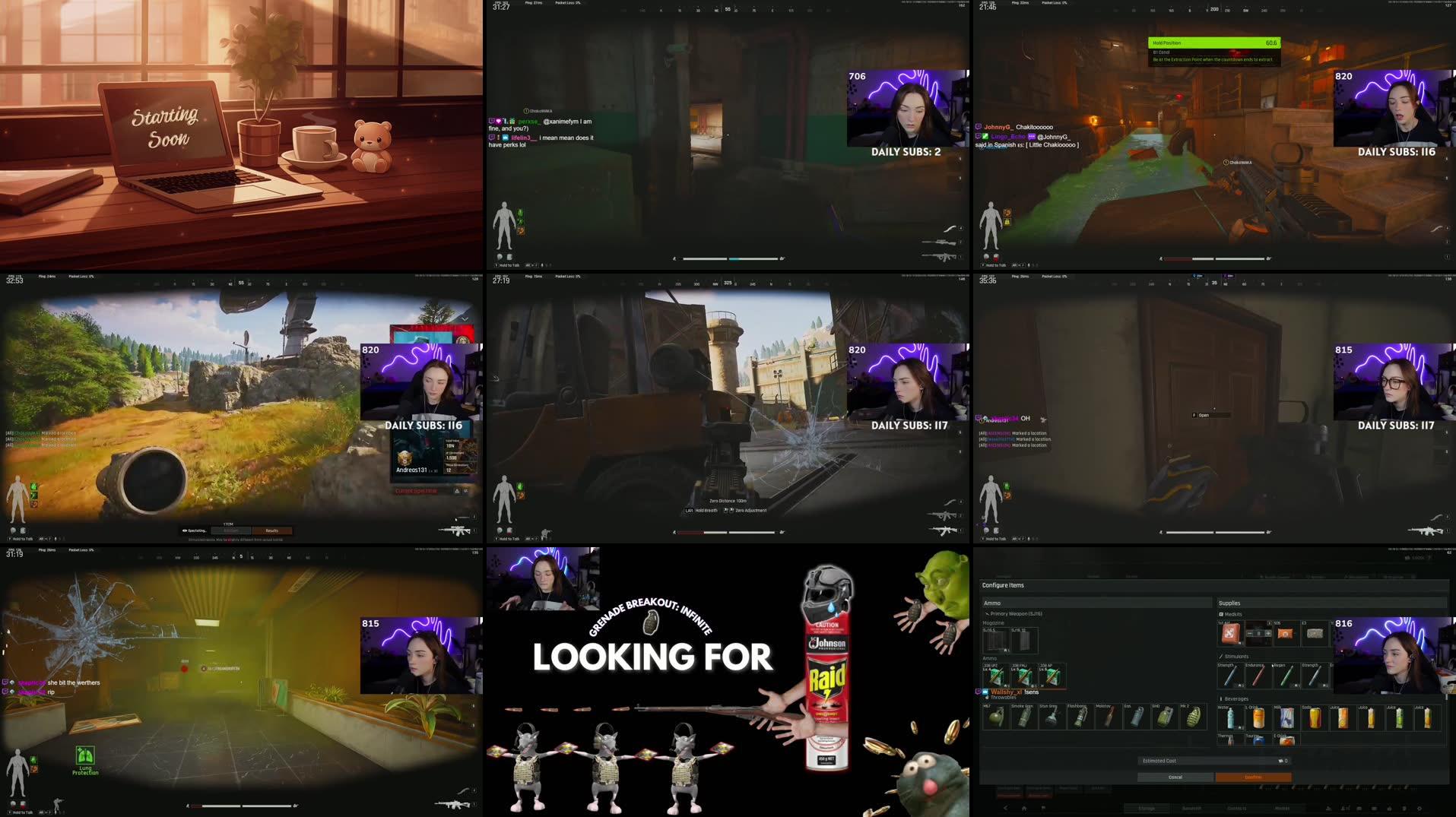
Task: Toggle the favorite star on the 1st Aid kit
Action: (x=1241, y=643)
